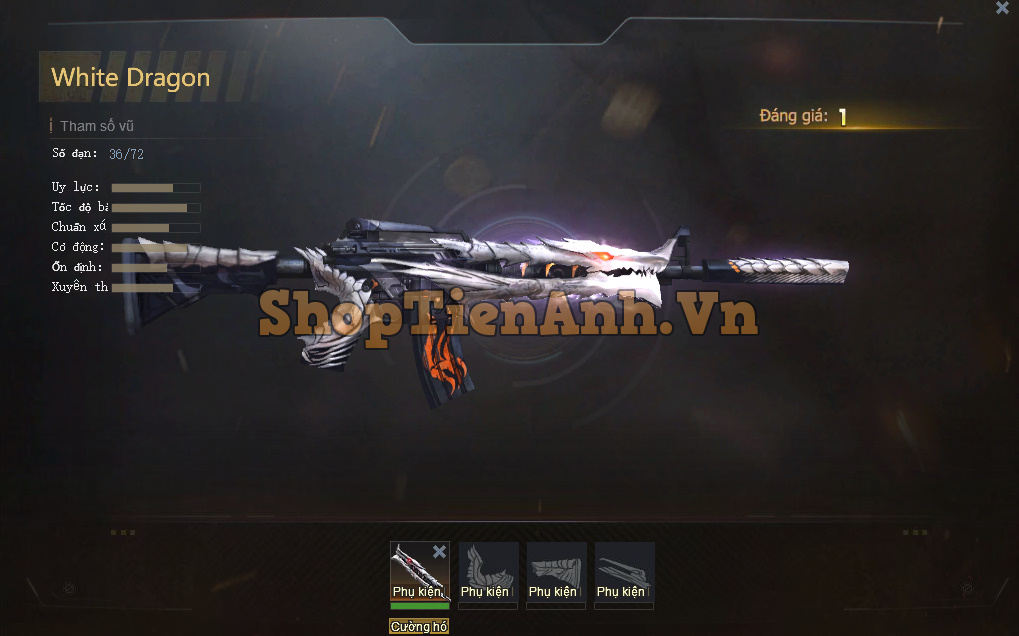1019x636 pixels.
Task: Open the Tham số vũ stats section
Action: 96,126
